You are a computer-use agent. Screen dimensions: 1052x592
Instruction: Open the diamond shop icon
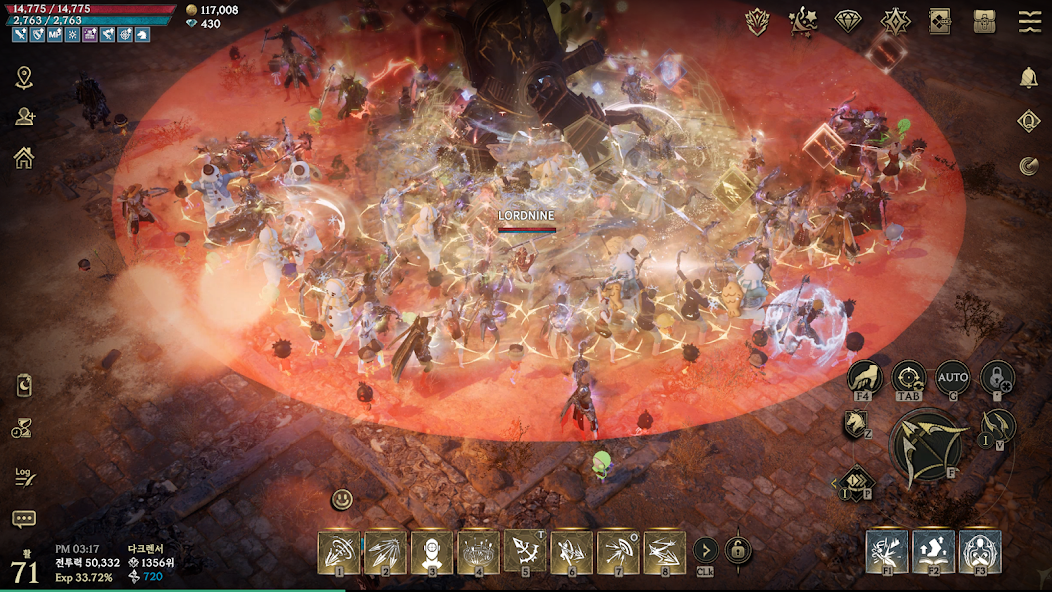pyautogui.click(x=849, y=21)
